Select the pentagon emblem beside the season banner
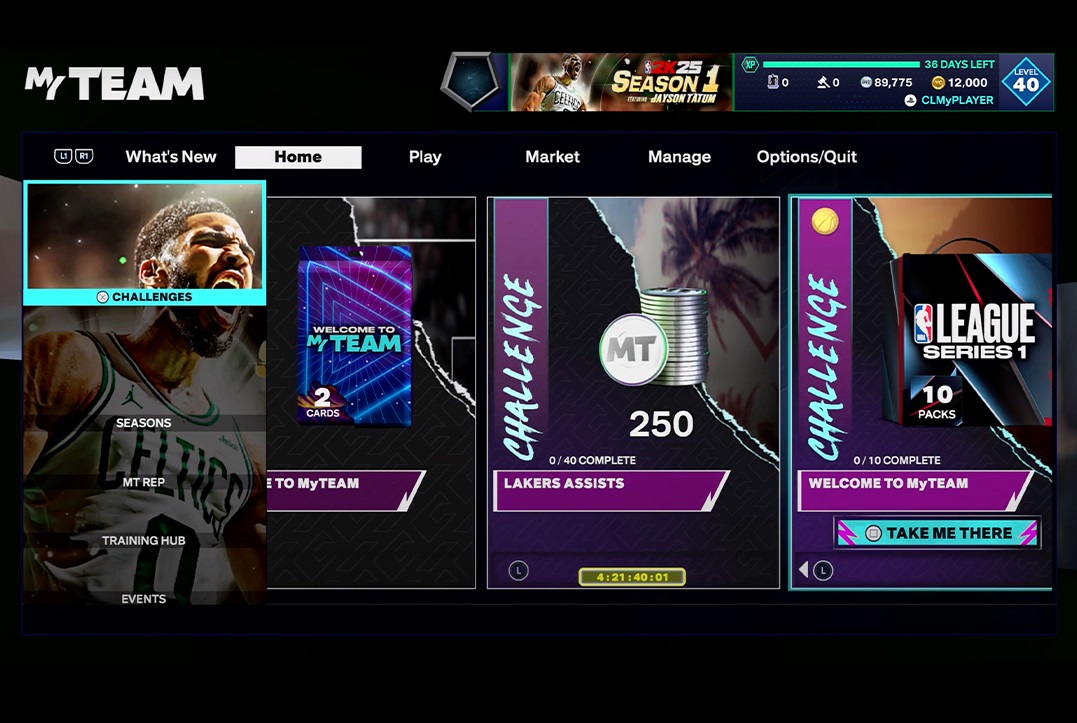 [x=474, y=82]
